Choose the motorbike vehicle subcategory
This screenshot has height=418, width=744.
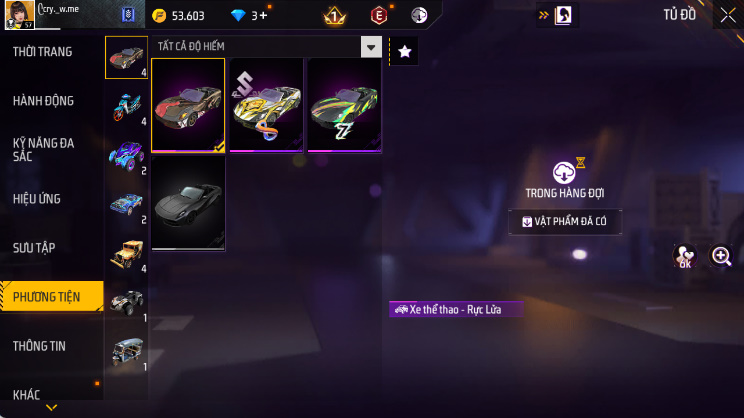[125, 104]
